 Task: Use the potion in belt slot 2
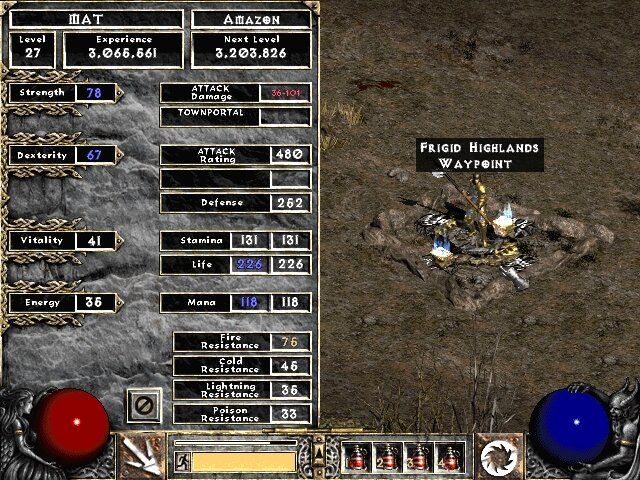tap(388, 457)
